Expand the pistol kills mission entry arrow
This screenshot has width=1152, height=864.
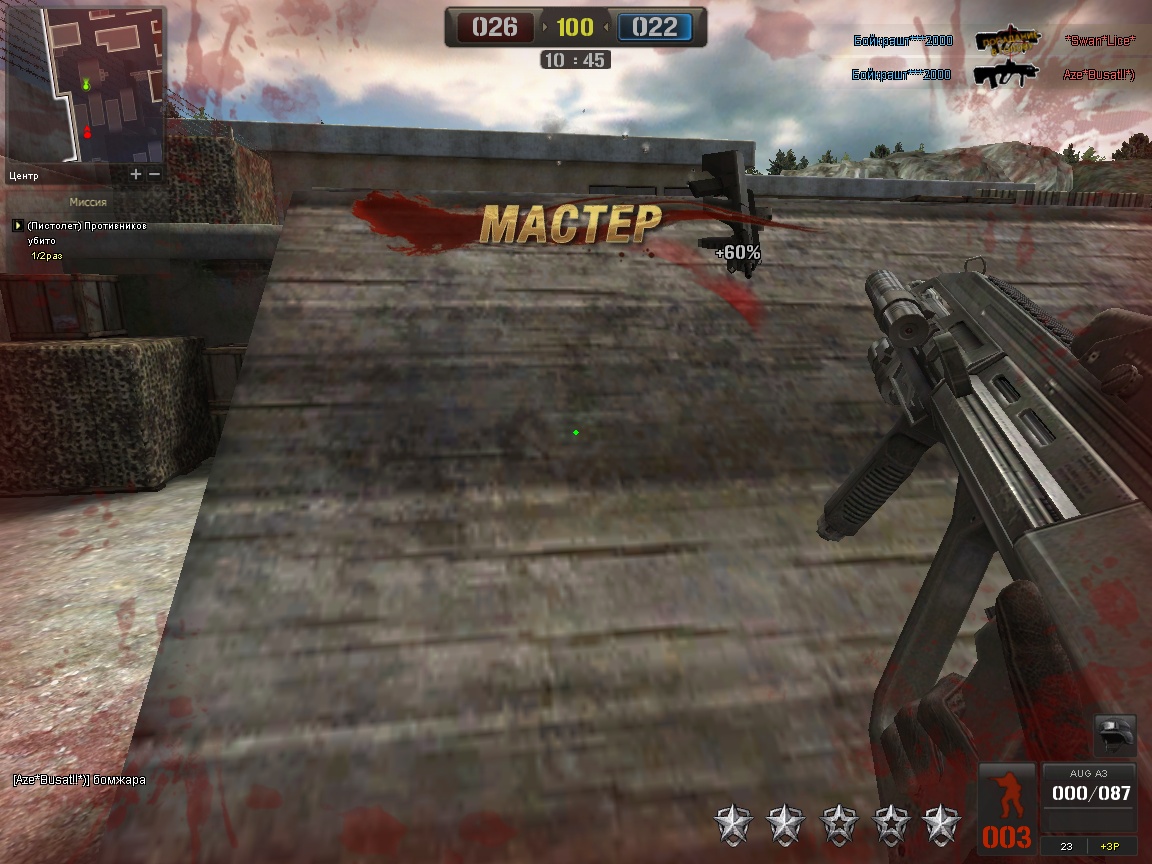click(17, 226)
